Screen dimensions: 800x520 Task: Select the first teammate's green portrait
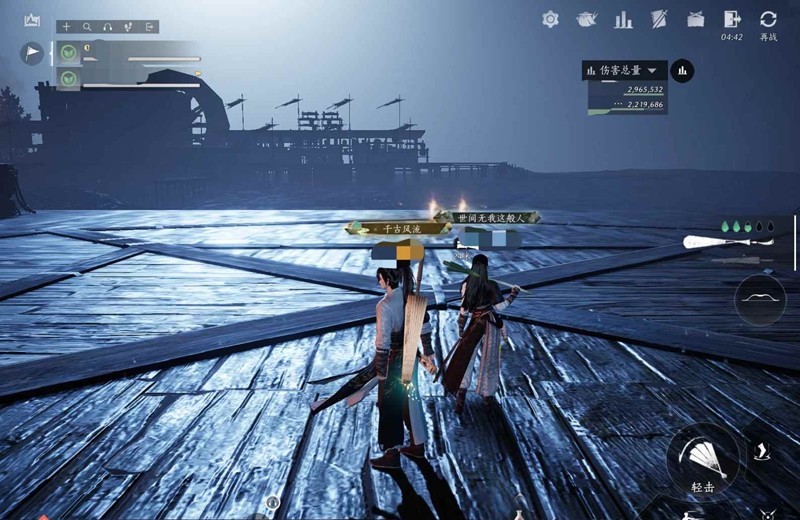68,53
